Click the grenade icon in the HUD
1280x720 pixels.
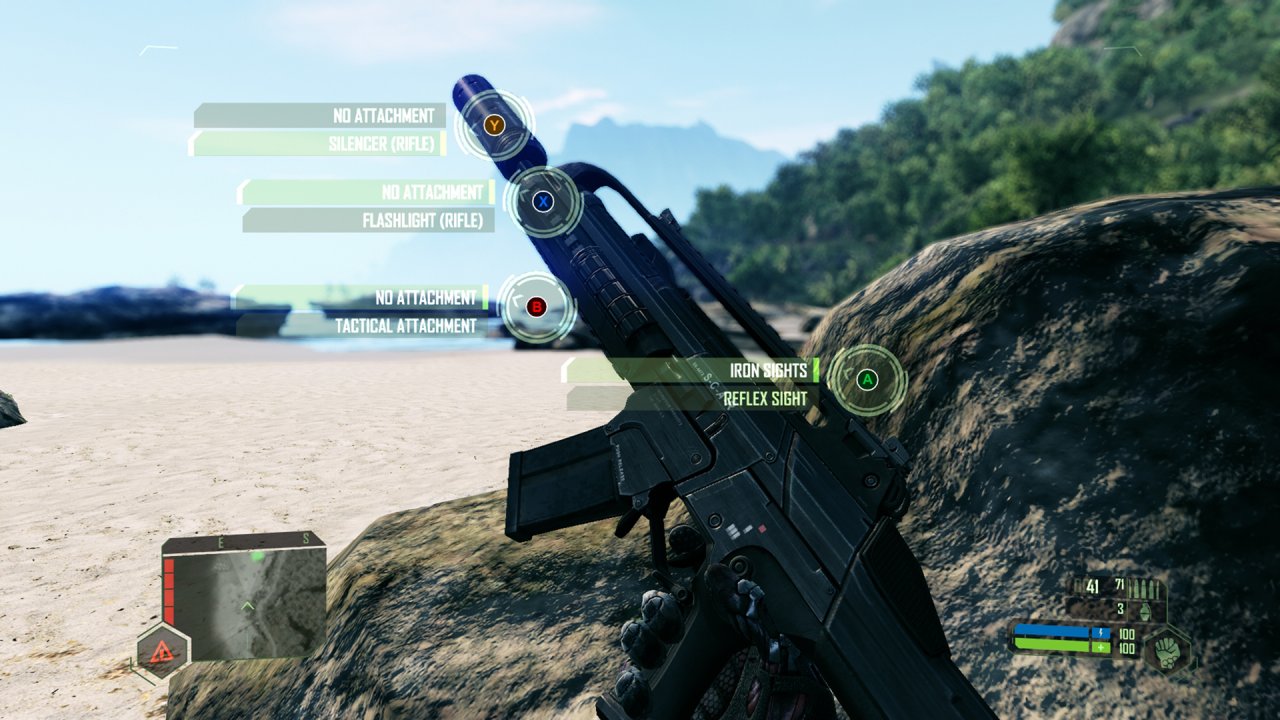click(1145, 611)
